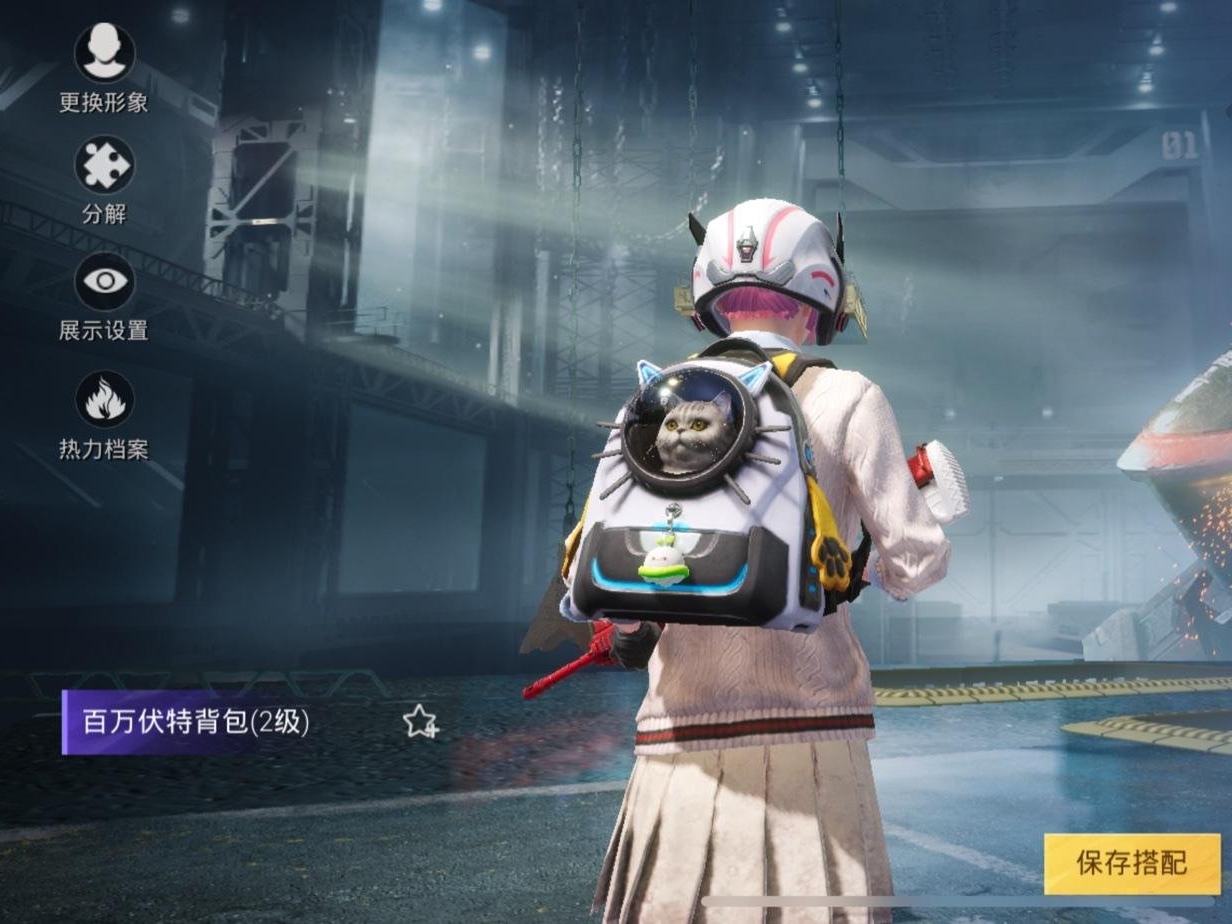Screen dimensions: 1232x924
Task: Select the 分解 puzzle piece icon
Action: [104, 166]
